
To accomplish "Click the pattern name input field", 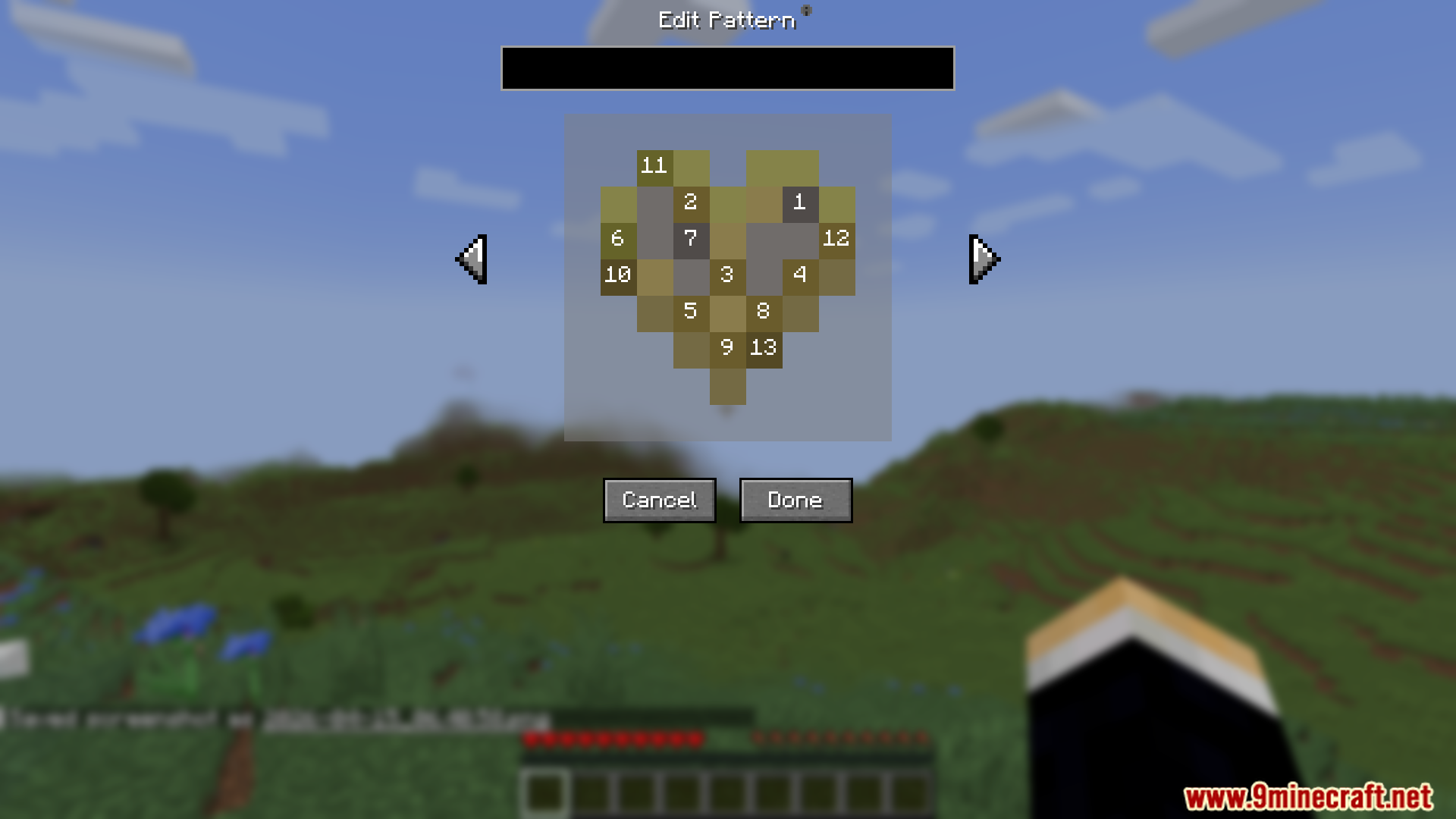I will pyautogui.click(x=726, y=68).
